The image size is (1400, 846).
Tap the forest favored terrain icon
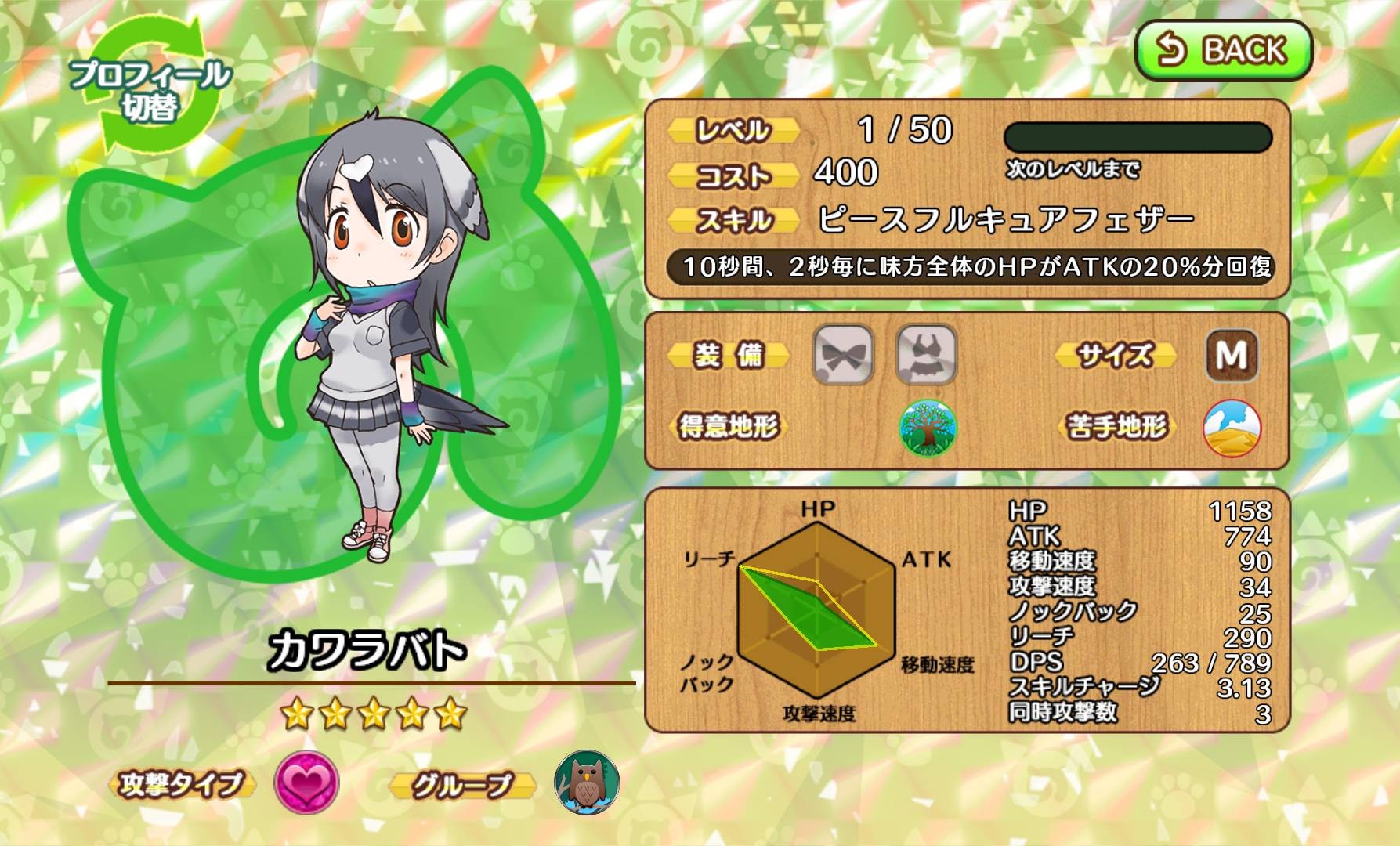coord(928,428)
